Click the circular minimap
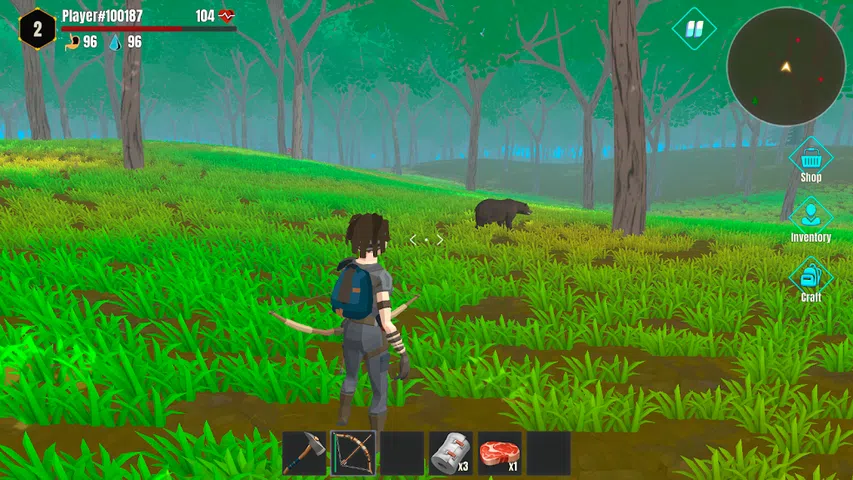 [x=786, y=66]
